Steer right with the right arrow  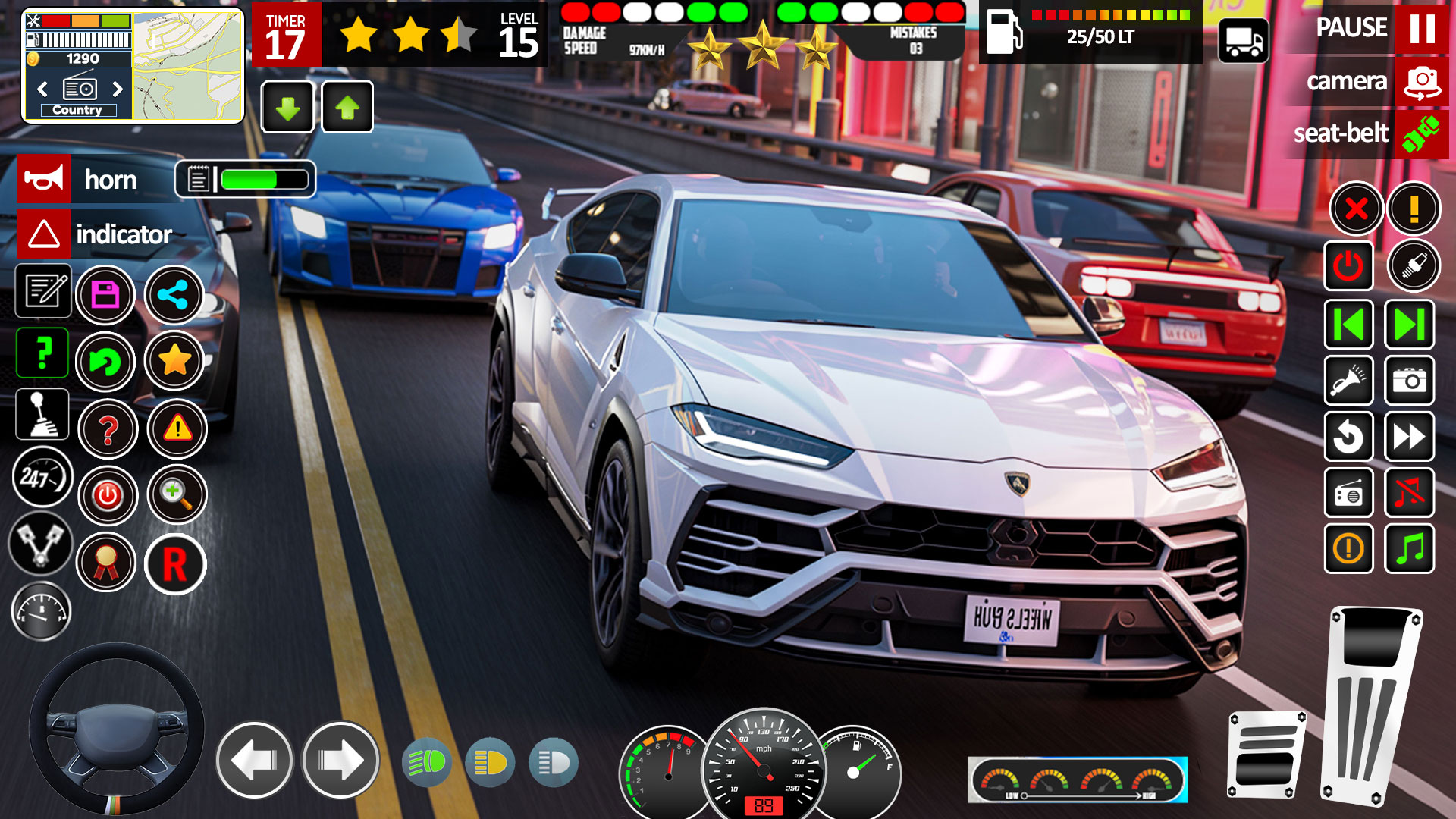click(340, 760)
